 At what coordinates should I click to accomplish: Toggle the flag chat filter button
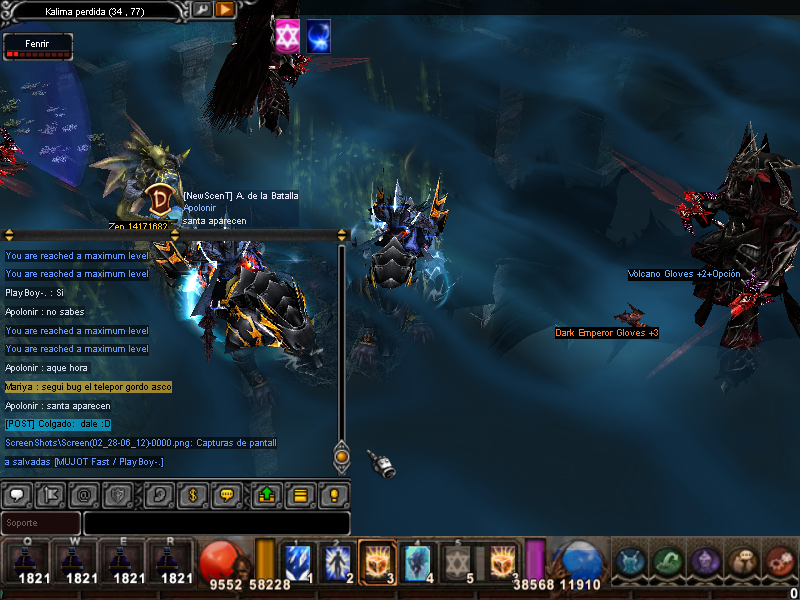click(50, 494)
